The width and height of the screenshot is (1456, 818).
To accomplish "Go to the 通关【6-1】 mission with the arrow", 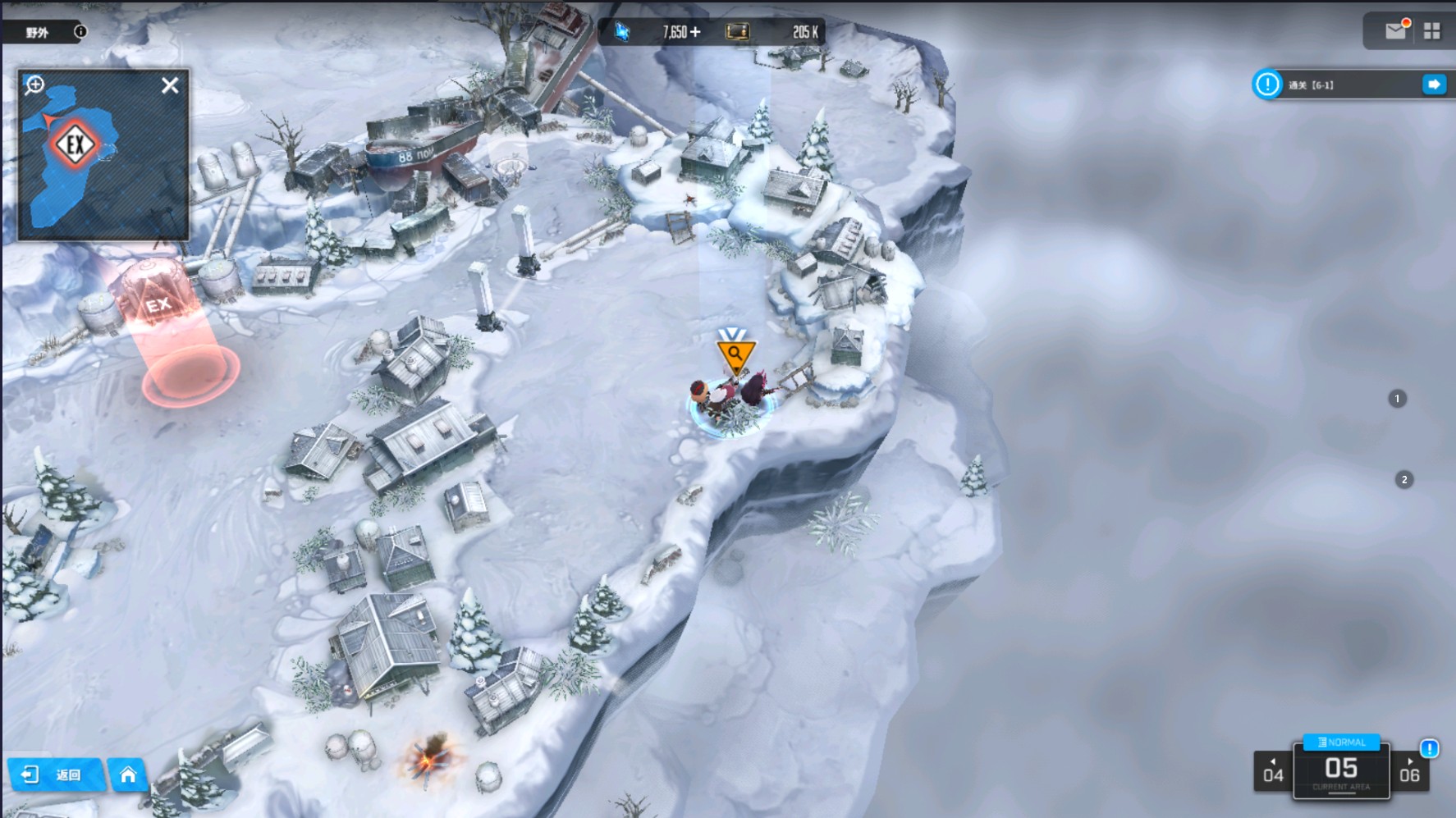I will click(x=1433, y=85).
